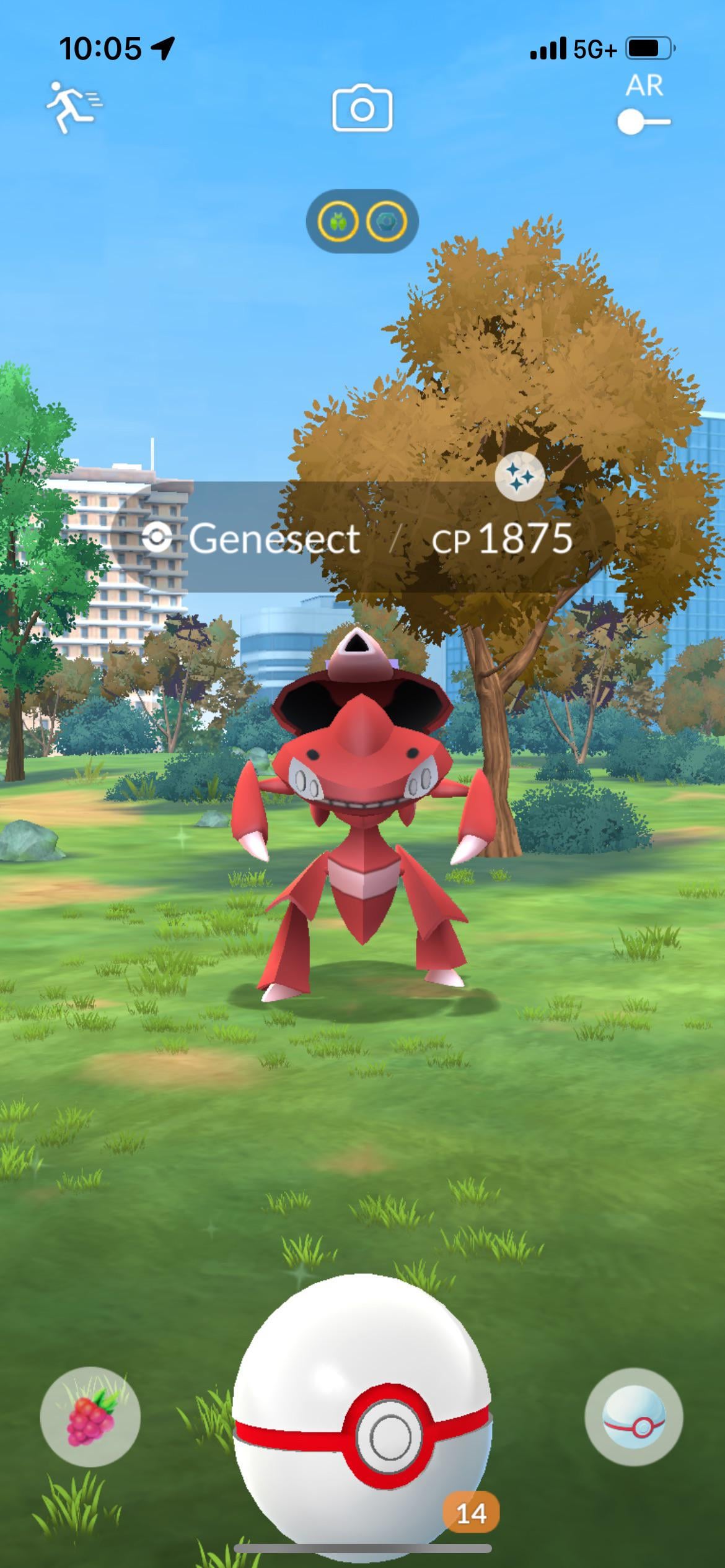Open the camera snapshot button
The width and height of the screenshot is (725, 1568).
tap(362, 110)
